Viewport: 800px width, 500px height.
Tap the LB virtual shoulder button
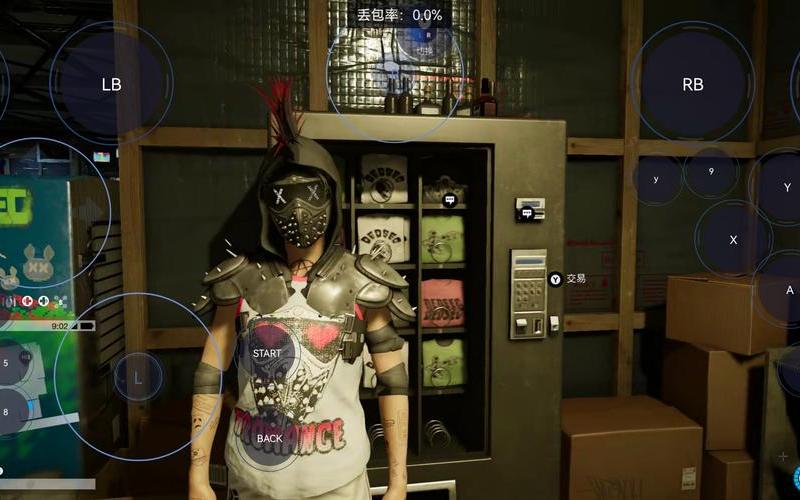111,84
